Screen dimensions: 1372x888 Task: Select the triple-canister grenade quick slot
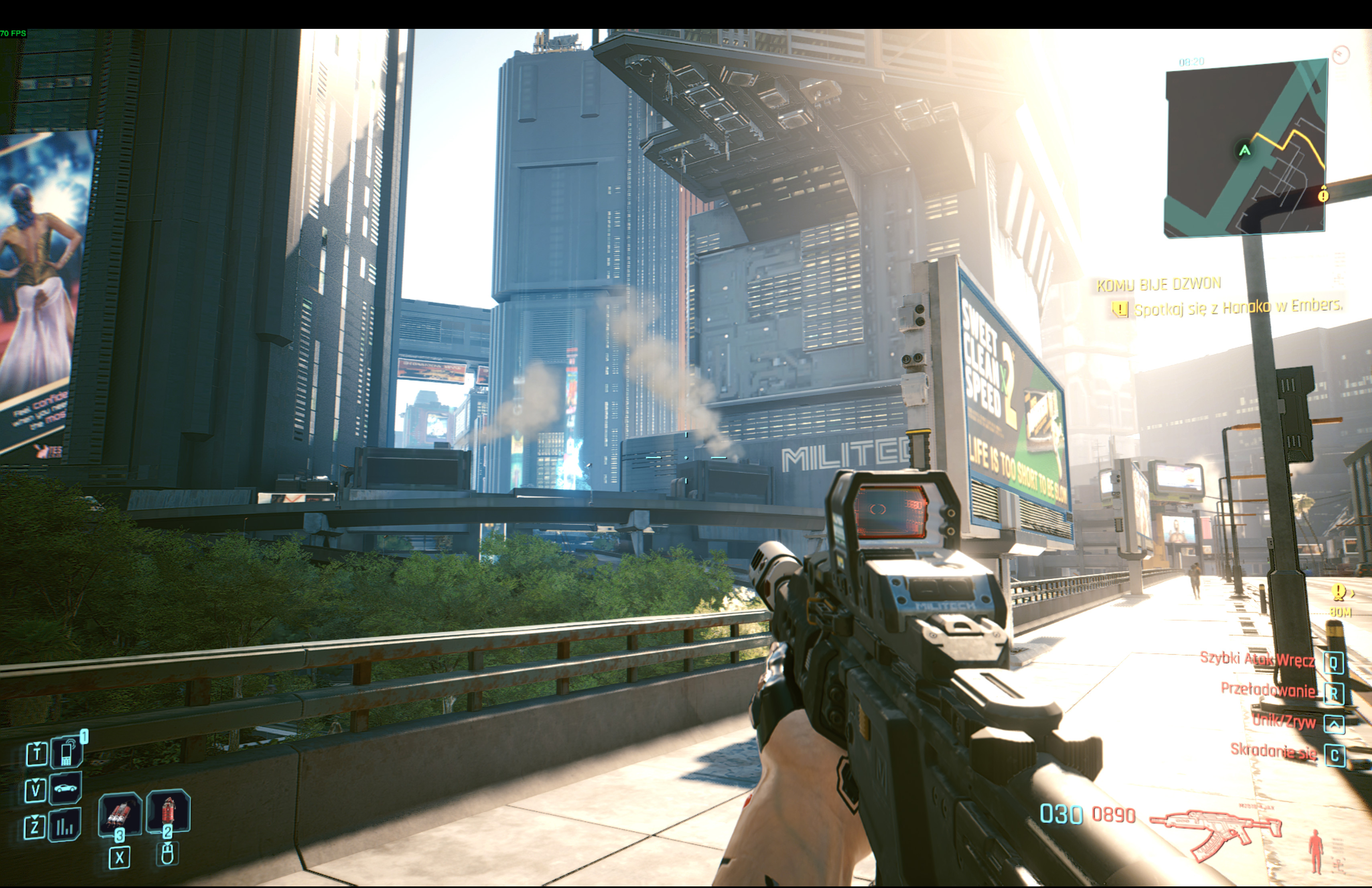[120, 813]
